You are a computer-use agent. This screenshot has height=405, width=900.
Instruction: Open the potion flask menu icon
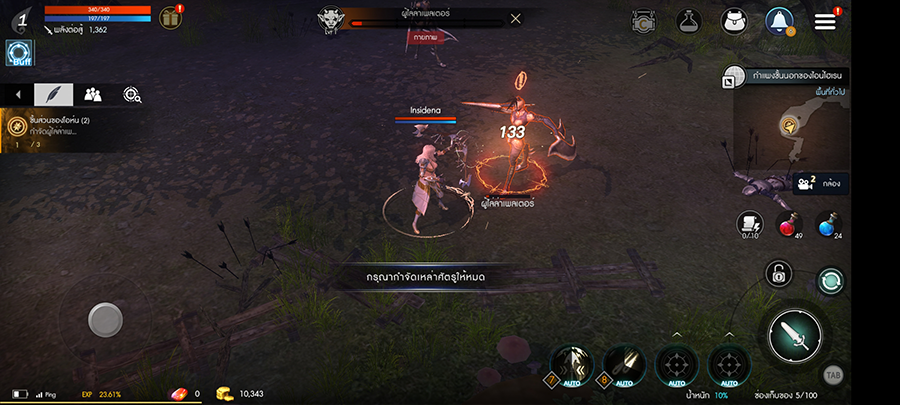coord(688,20)
